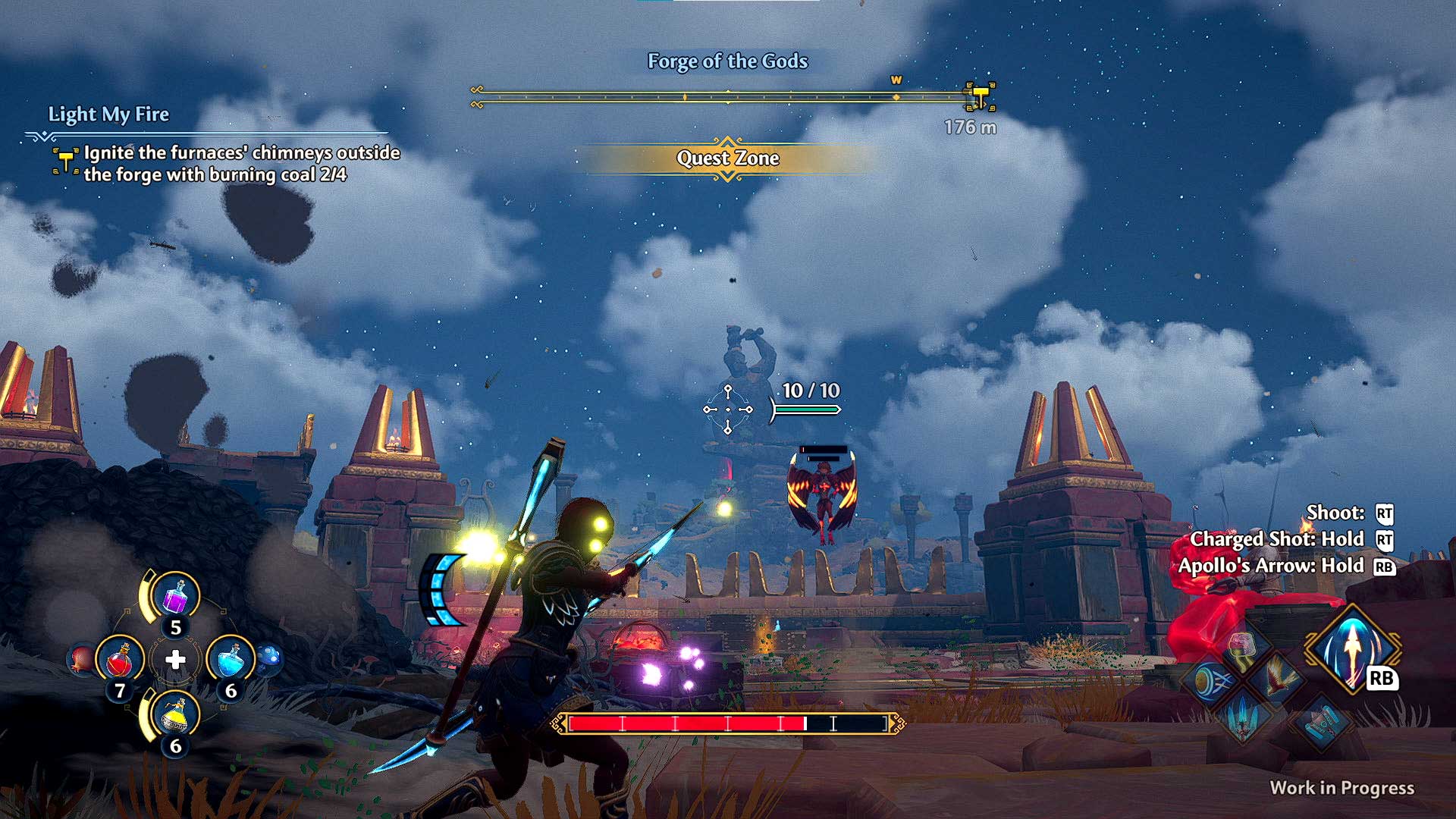Collapse the Quest Zone banner

728,159
